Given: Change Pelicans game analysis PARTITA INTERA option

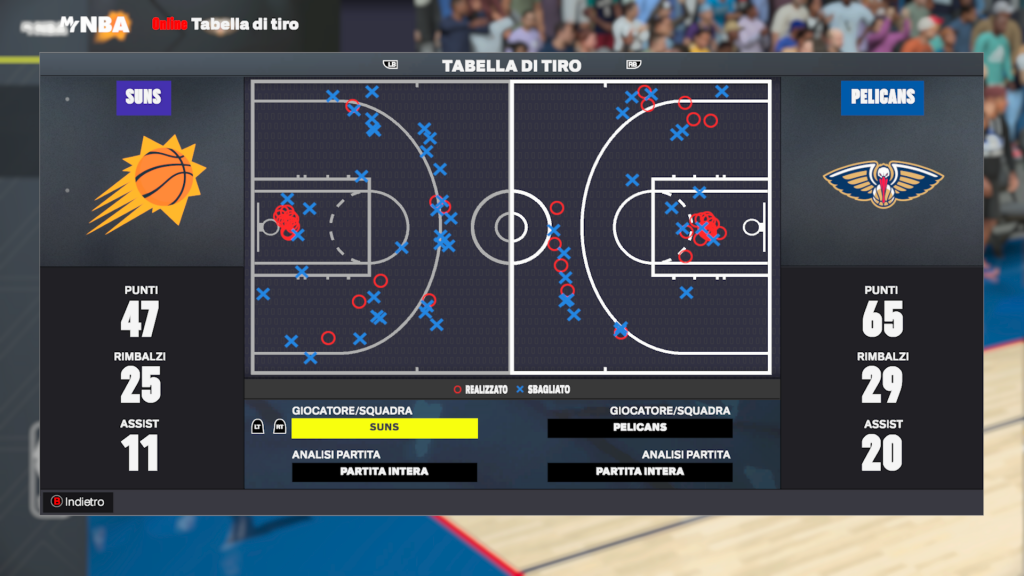Looking at the screenshot, I should (x=640, y=472).
